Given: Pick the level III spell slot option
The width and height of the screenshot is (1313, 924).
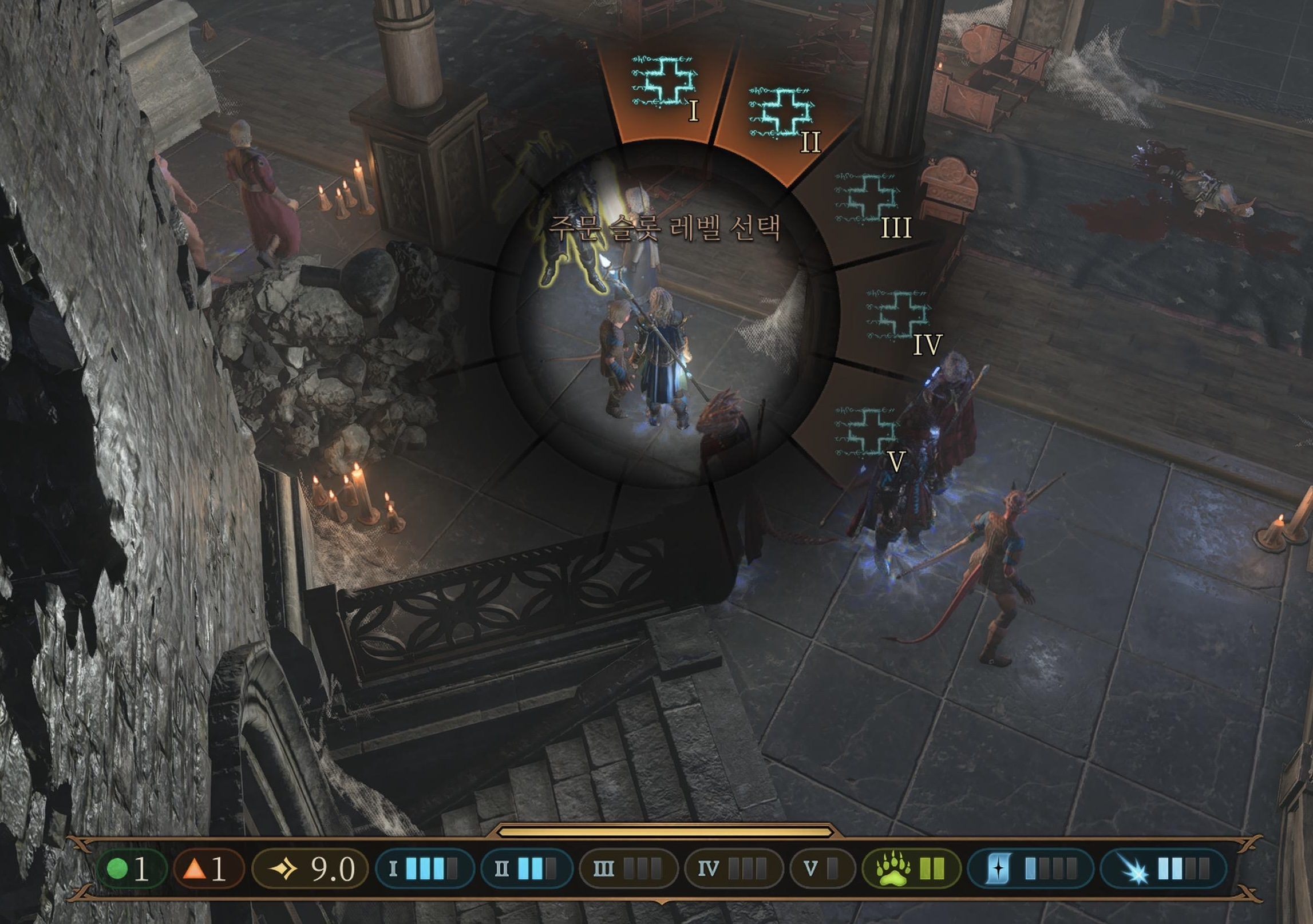Looking at the screenshot, I should [870, 201].
